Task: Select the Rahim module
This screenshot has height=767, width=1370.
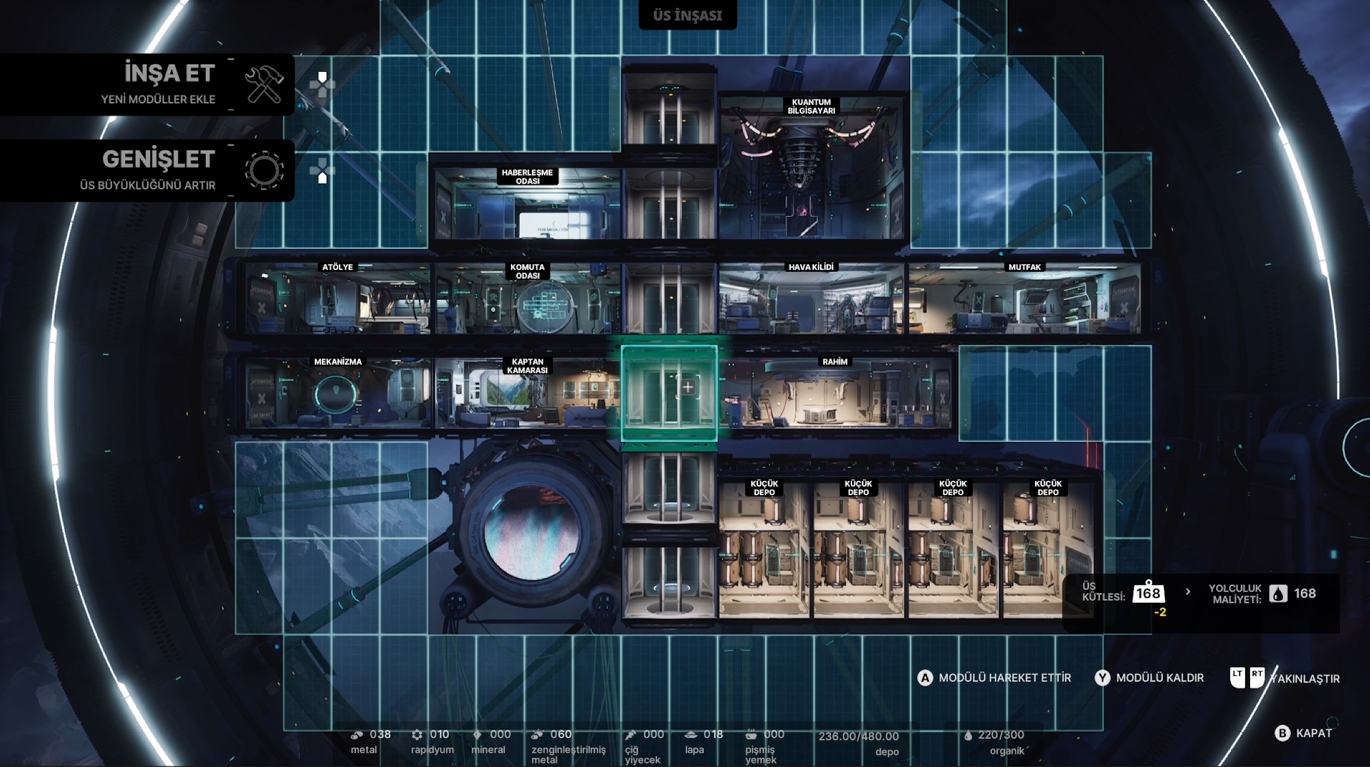Action: point(835,393)
